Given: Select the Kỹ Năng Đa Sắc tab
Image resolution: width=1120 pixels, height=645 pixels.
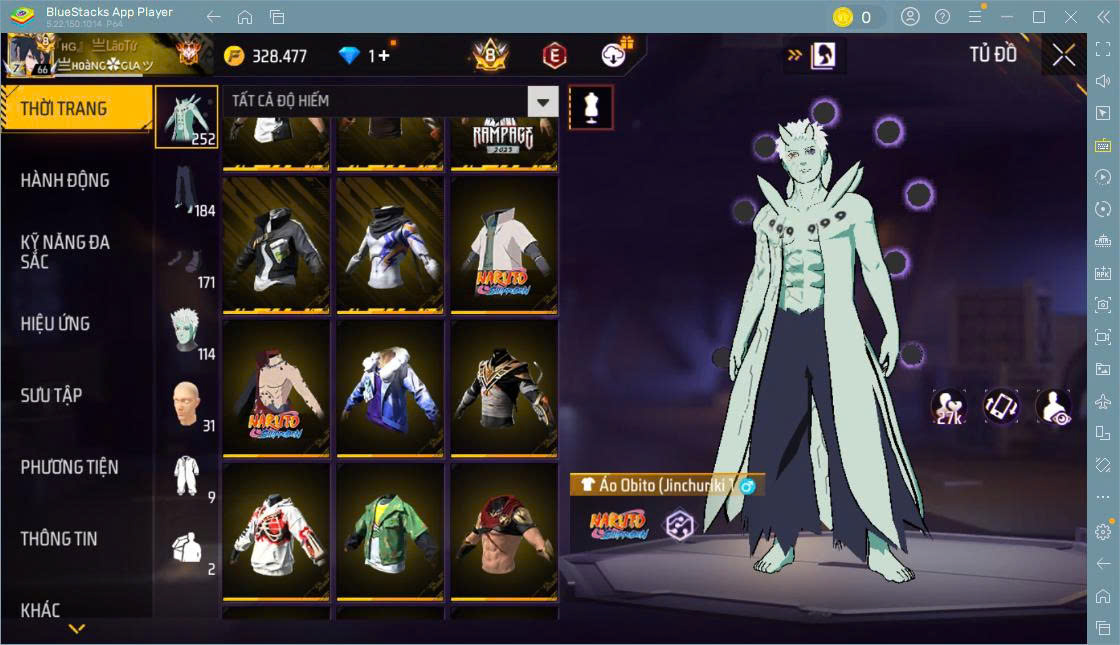Looking at the screenshot, I should click(66, 252).
